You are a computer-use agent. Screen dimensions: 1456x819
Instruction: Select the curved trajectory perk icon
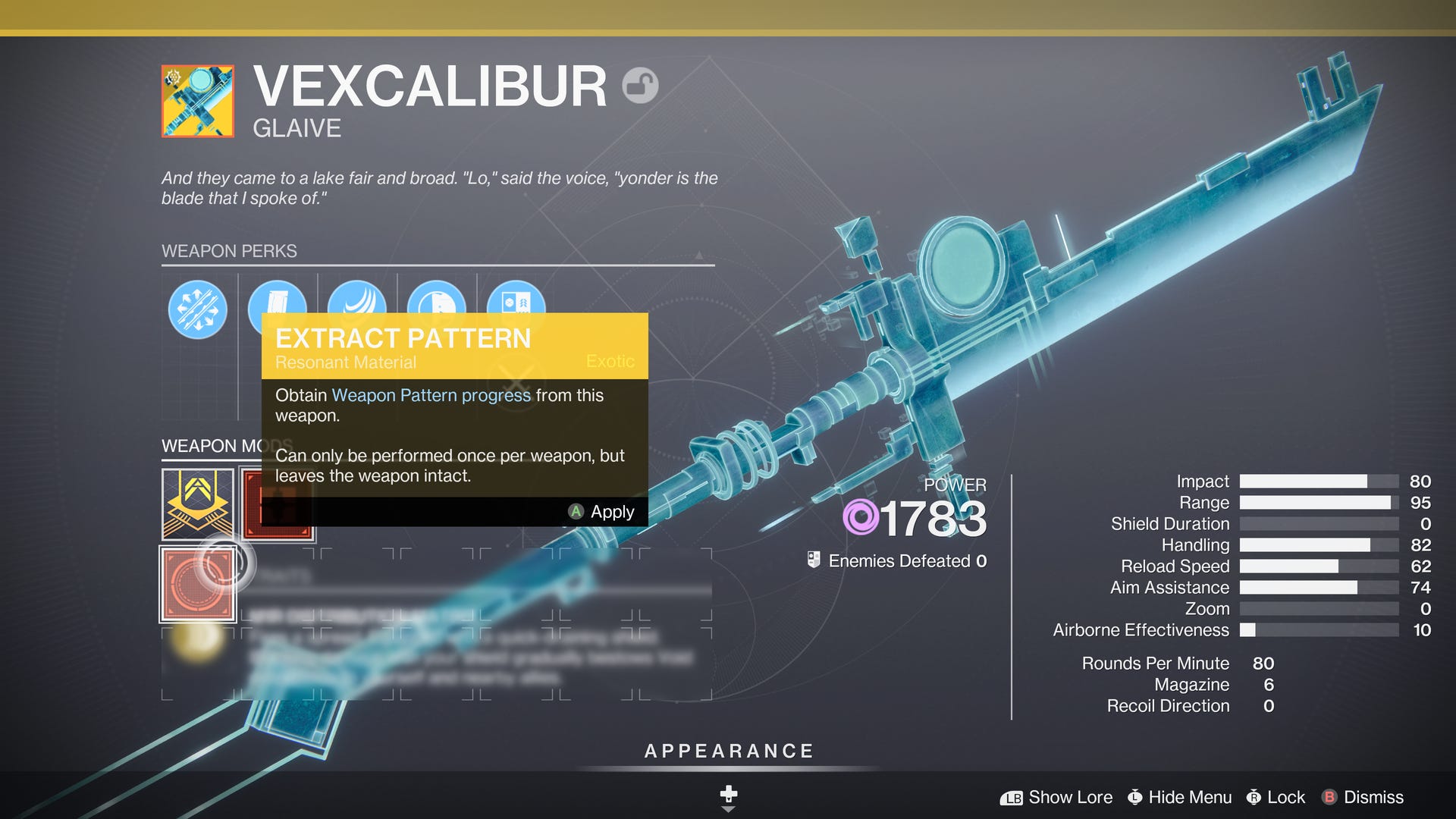click(356, 306)
